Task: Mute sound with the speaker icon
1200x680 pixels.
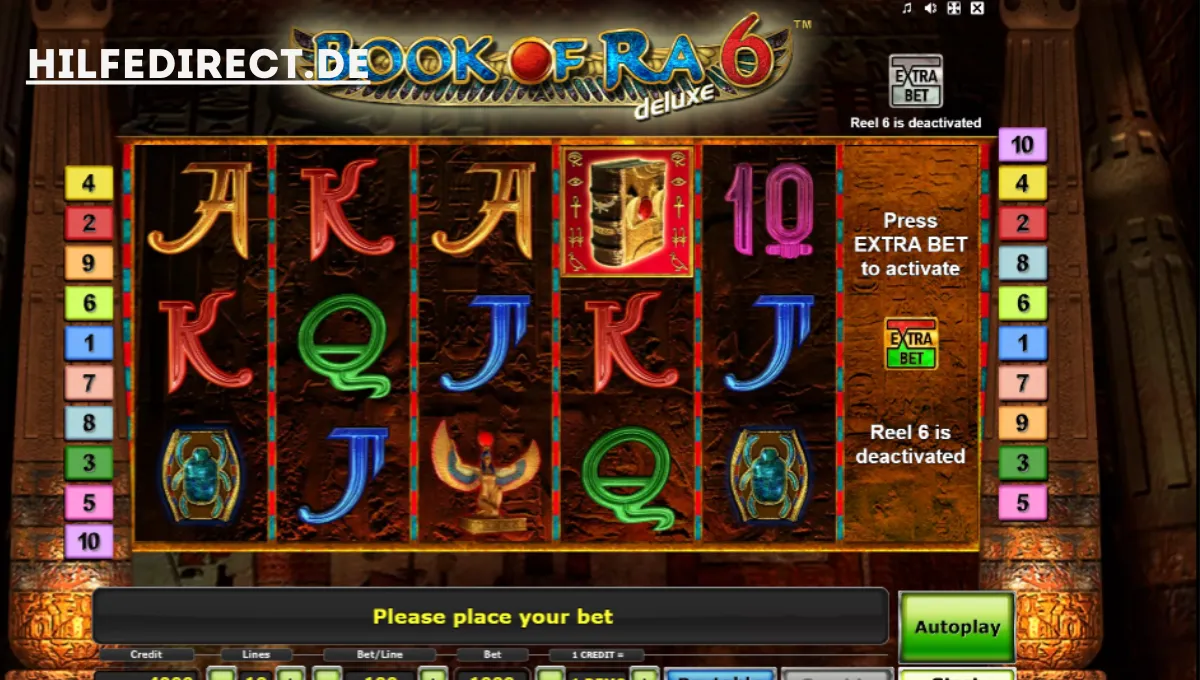Action: (930, 9)
